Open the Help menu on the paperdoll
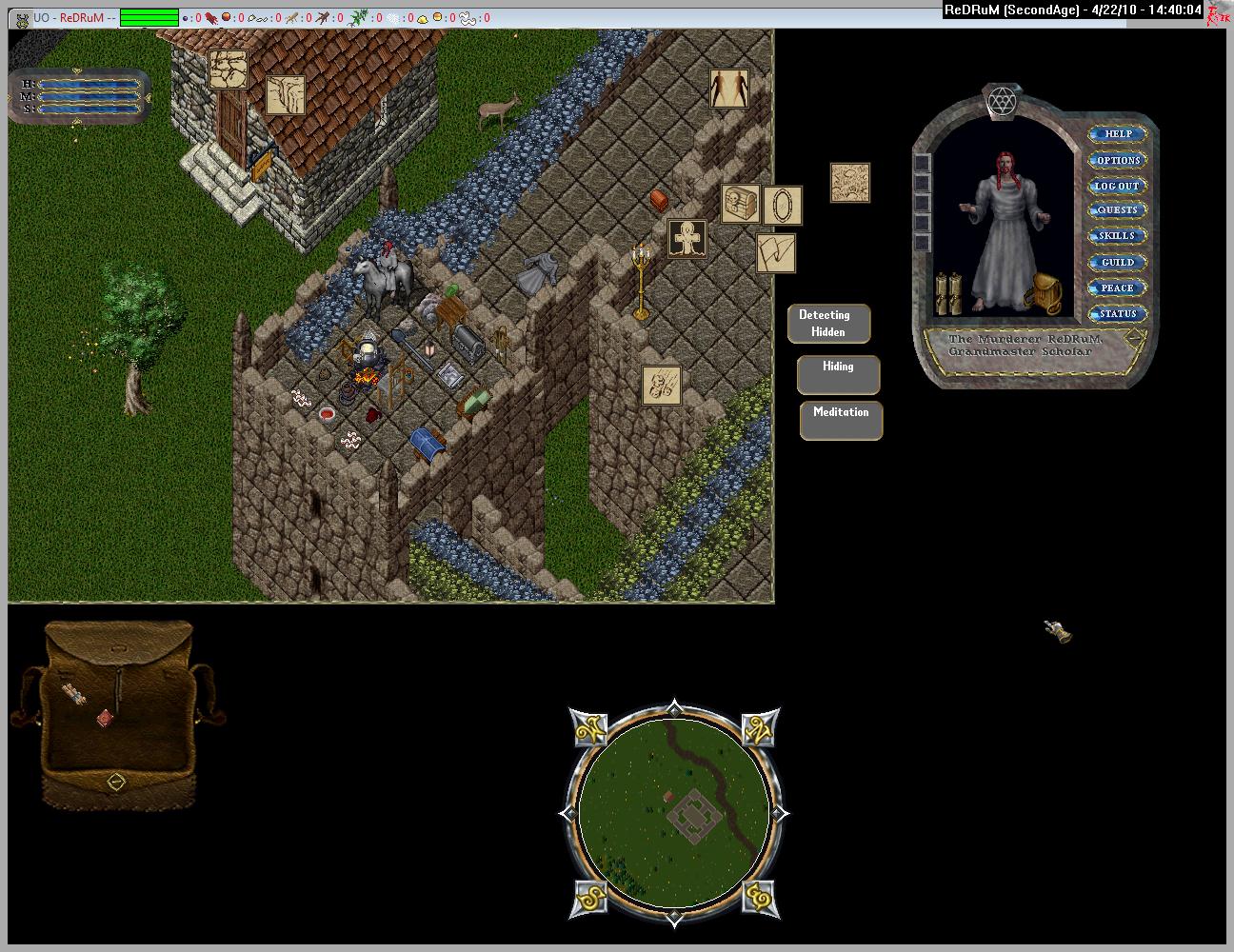Image resolution: width=1234 pixels, height=952 pixels. (1118, 134)
